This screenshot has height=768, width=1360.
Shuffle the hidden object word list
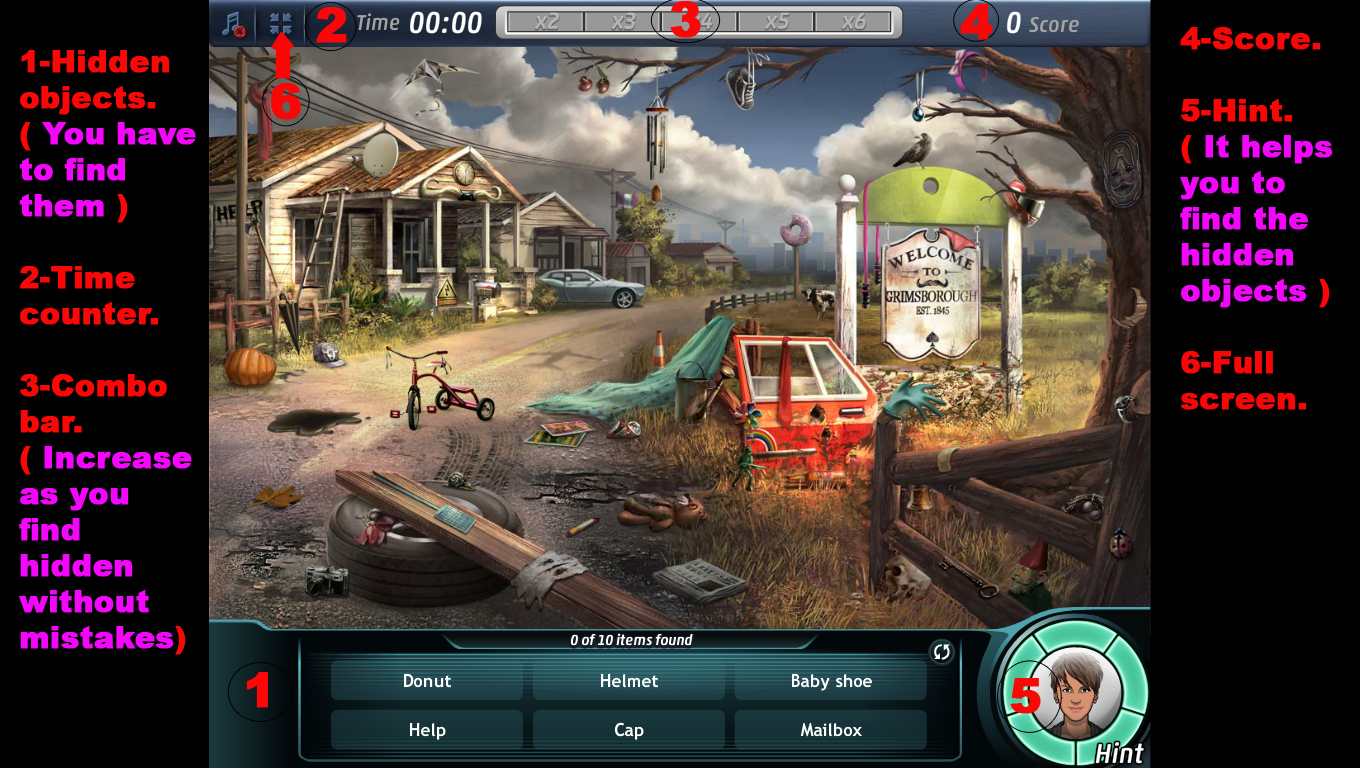pos(940,651)
